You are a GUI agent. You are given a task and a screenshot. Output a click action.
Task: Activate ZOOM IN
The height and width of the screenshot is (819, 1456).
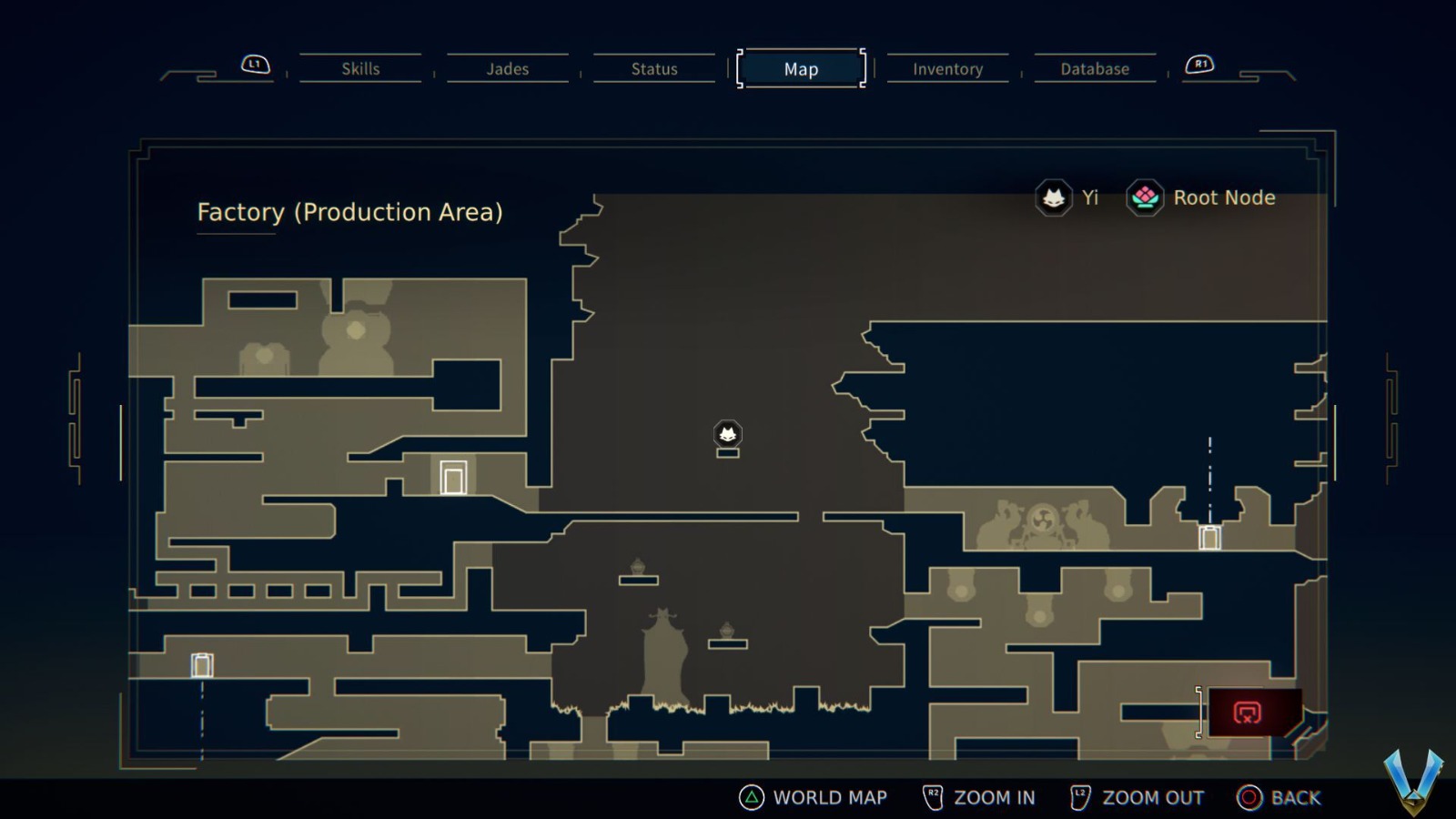pyautogui.click(x=996, y=797)
